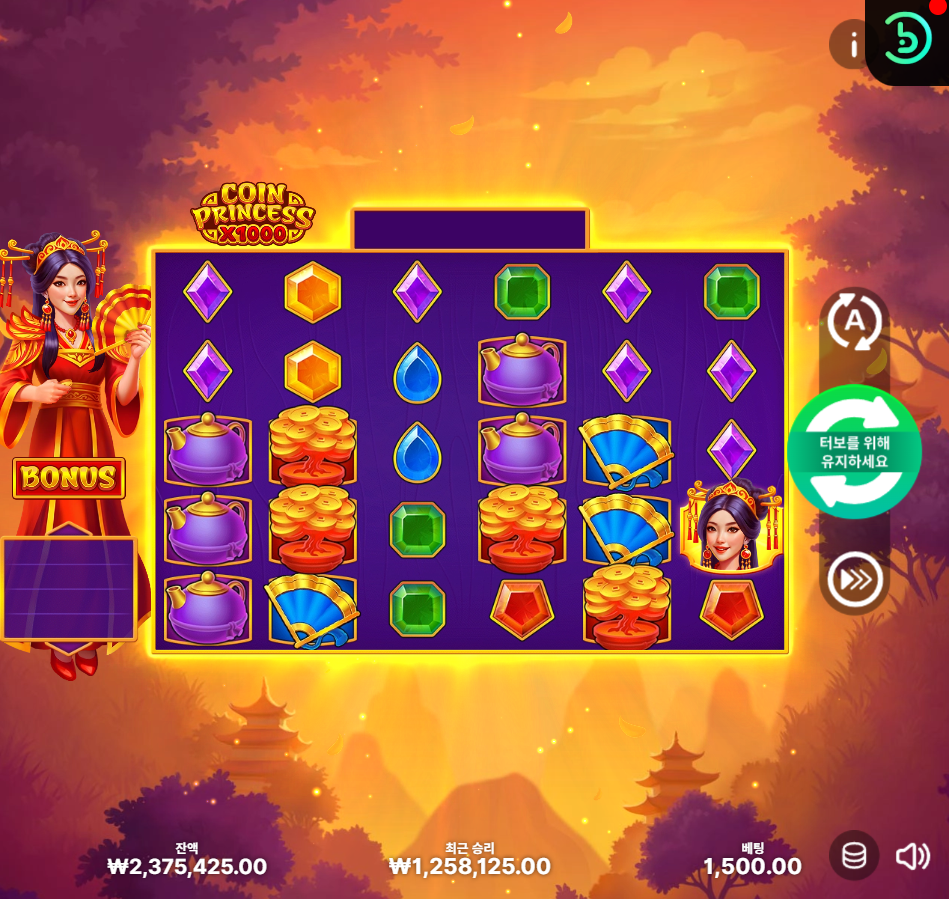Enable autoplay with the A icon

tap(854, 322)
